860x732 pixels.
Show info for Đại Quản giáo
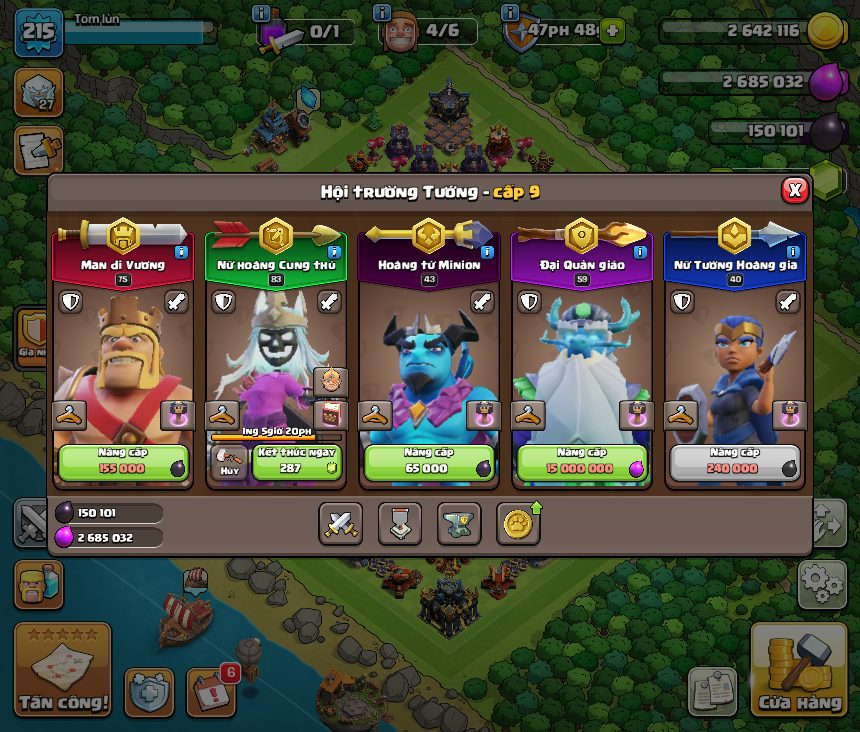(x=640, y=253)
